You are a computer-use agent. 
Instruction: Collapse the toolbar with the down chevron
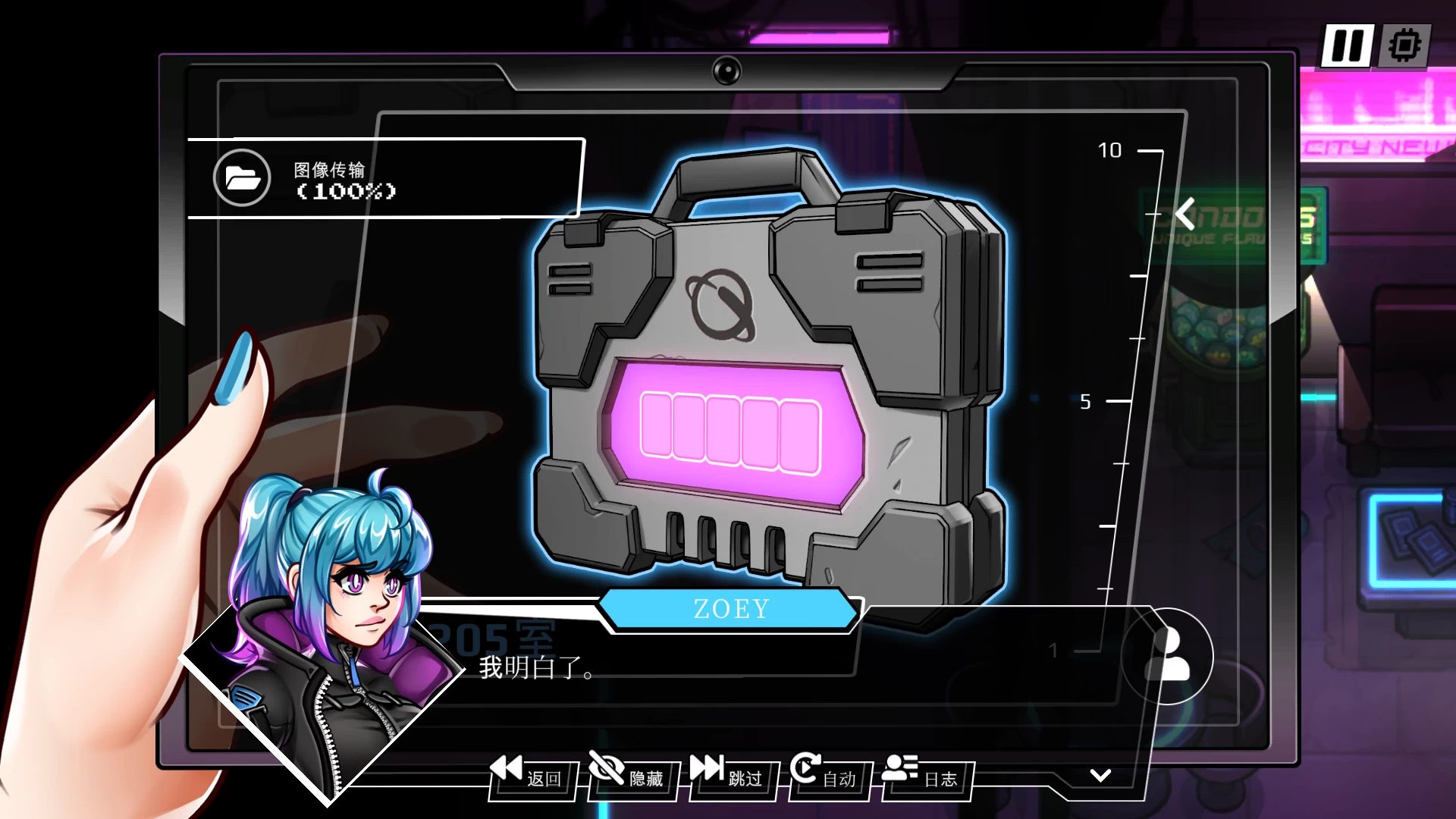1100,775
